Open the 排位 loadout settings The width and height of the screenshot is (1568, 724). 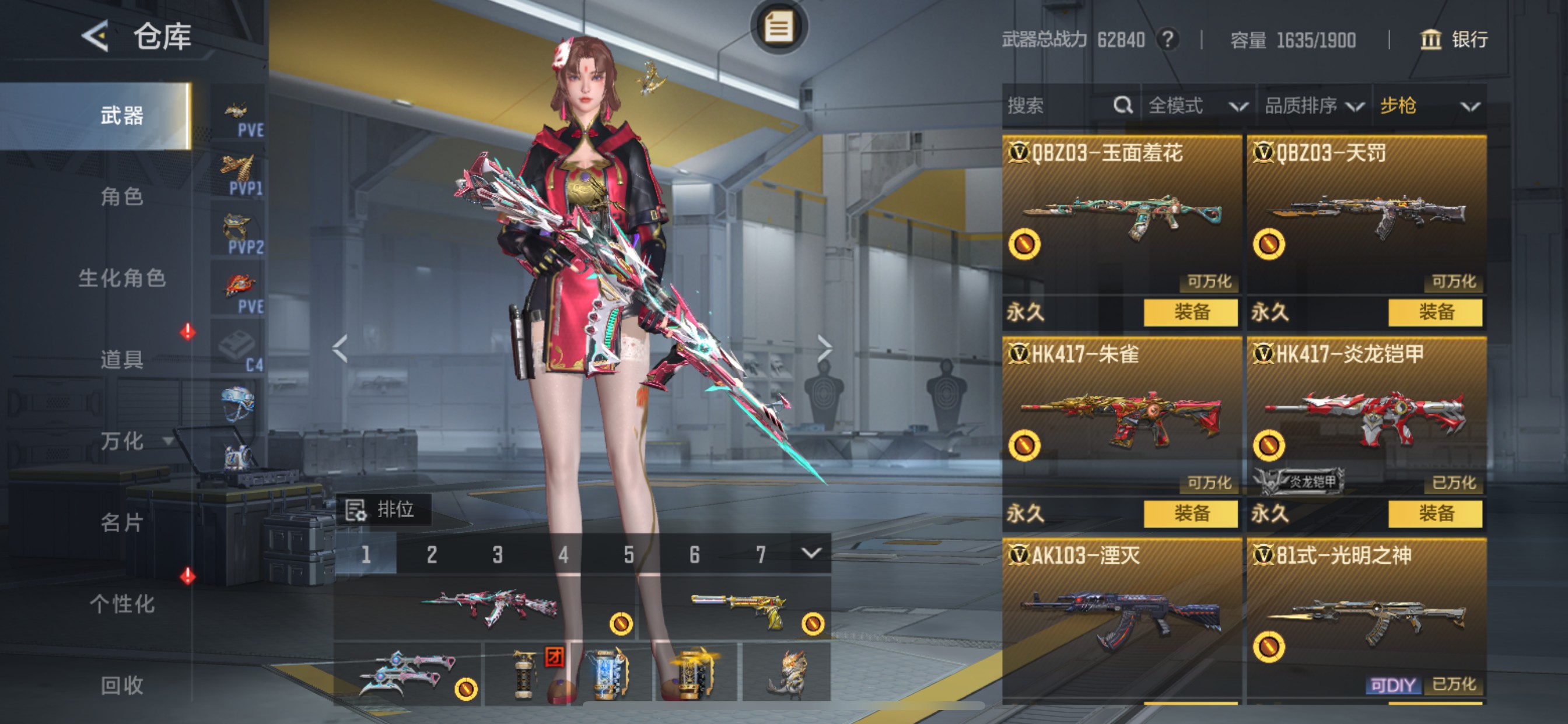click(383, 509)
